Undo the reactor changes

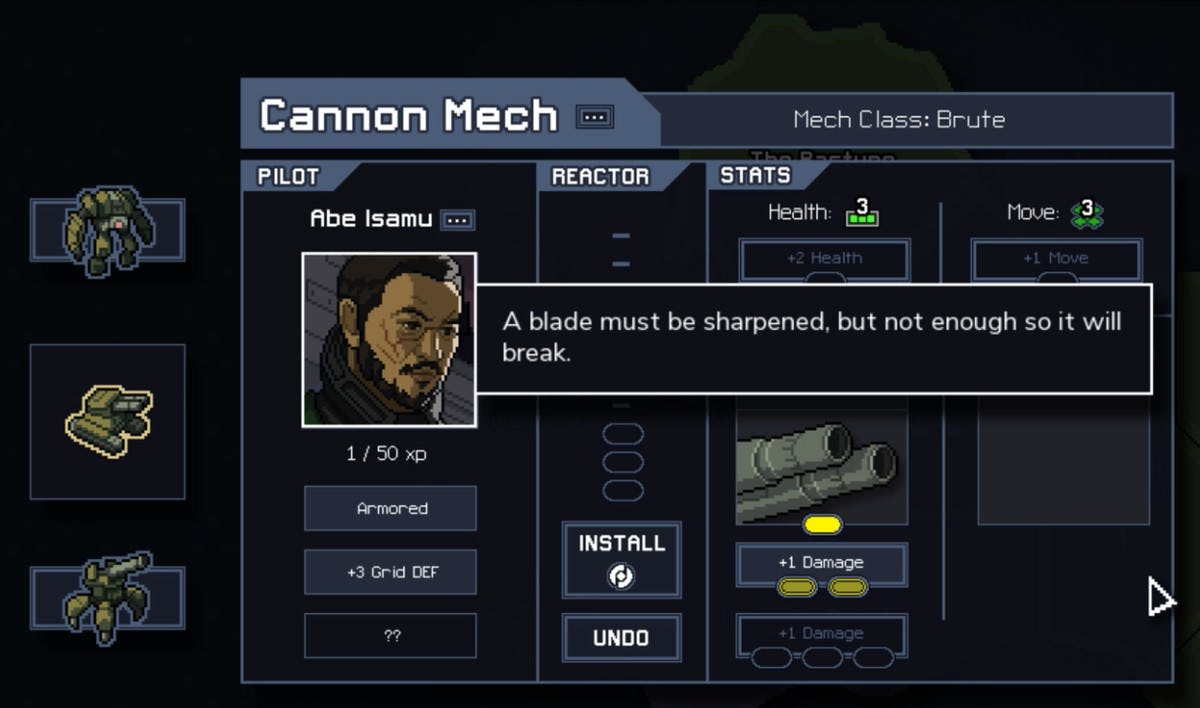621,638
